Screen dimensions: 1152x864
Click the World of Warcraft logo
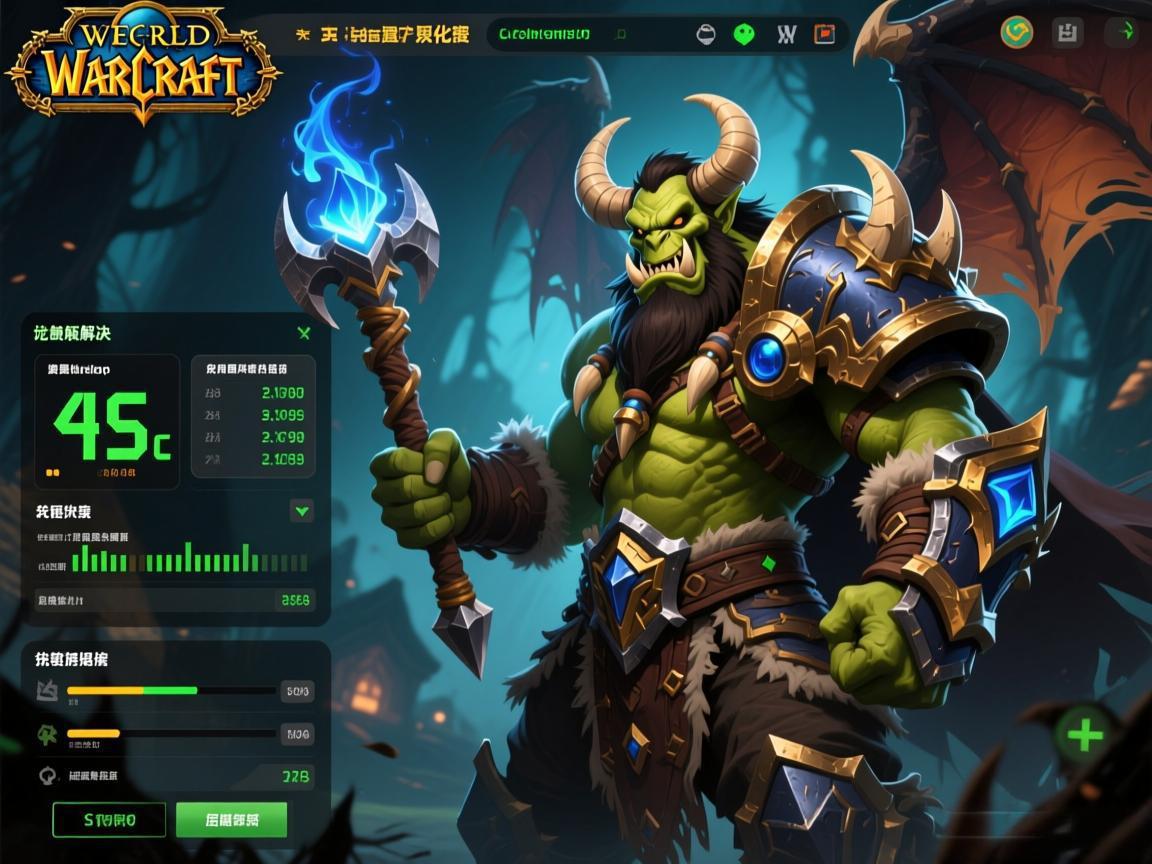coord(142,65)
